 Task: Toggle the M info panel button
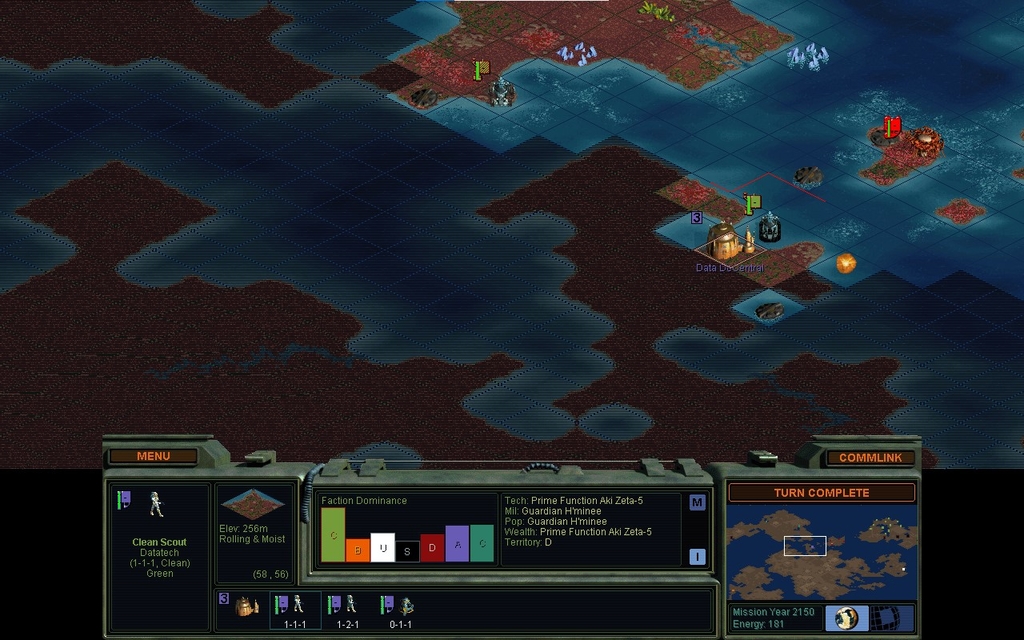coord(697,503)
